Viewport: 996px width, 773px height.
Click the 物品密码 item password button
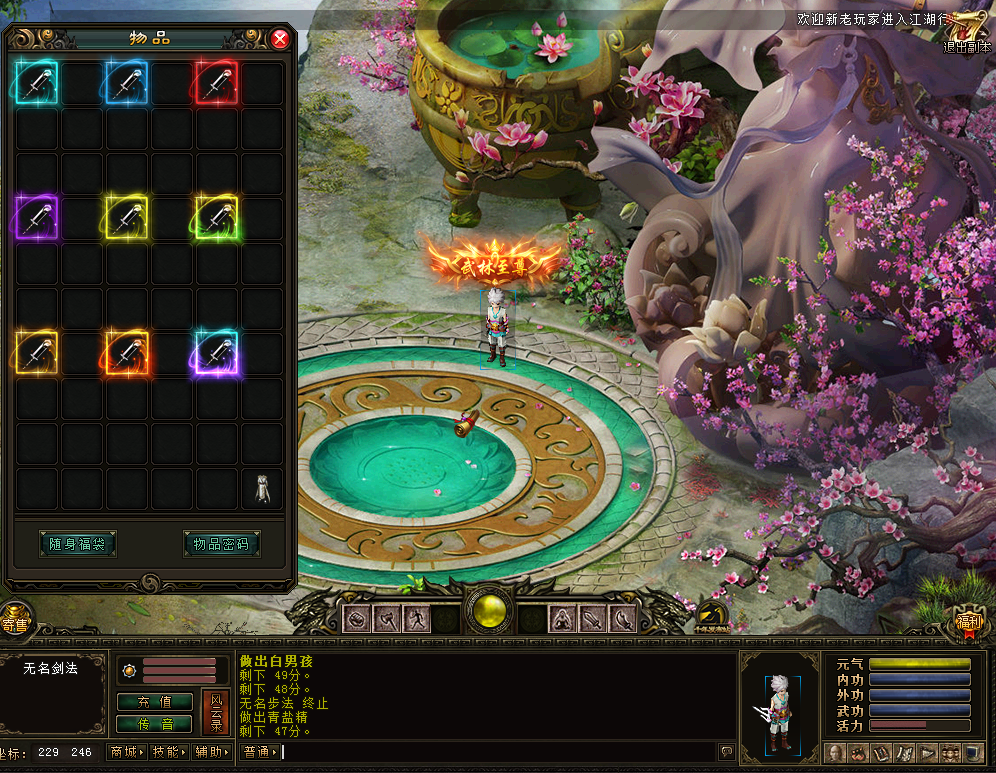click(221, 544)
